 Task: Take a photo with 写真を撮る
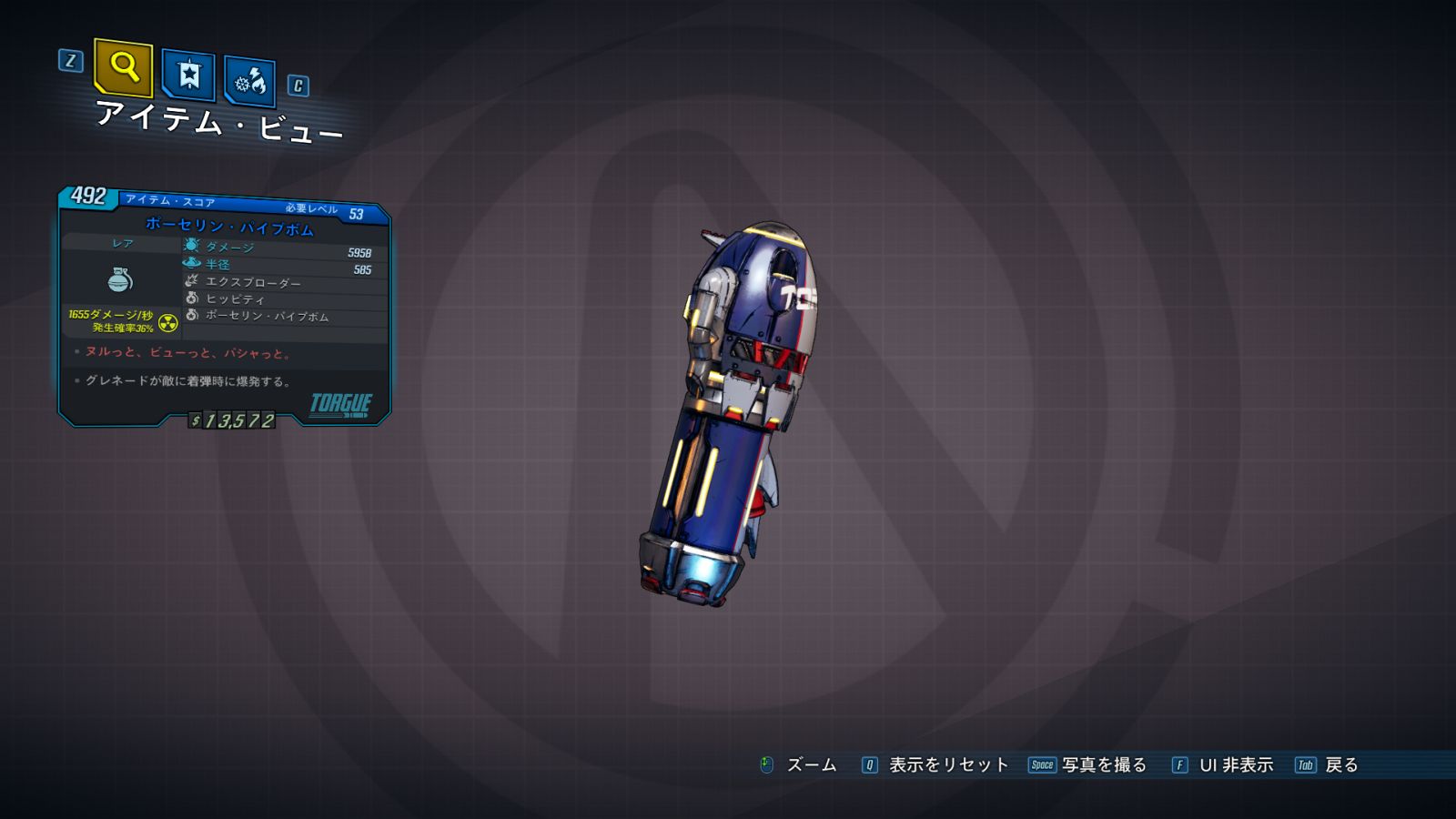1088,765
